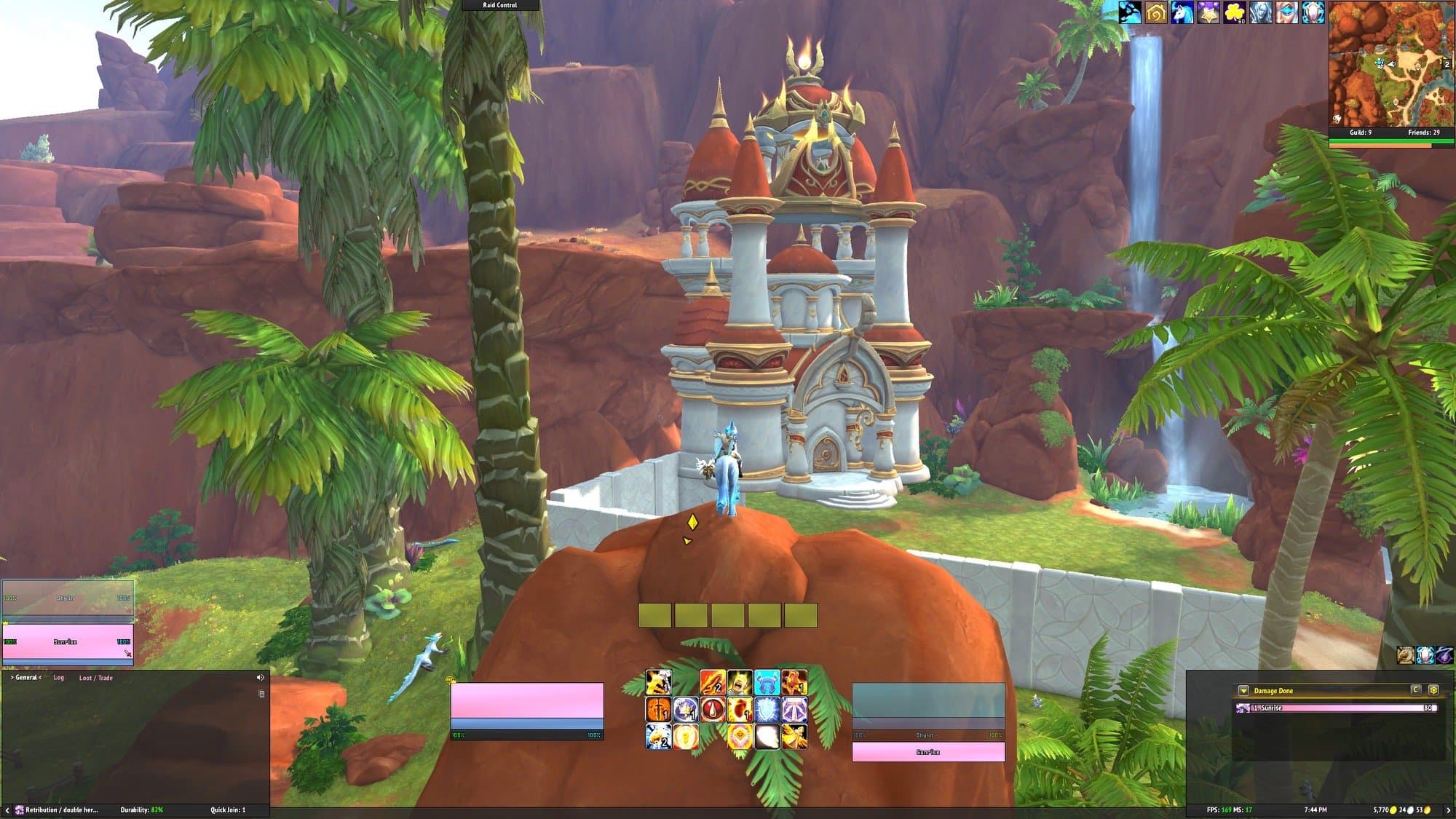Click the white unicorn mount buff
The image size is (1456, 819).
1182,12
